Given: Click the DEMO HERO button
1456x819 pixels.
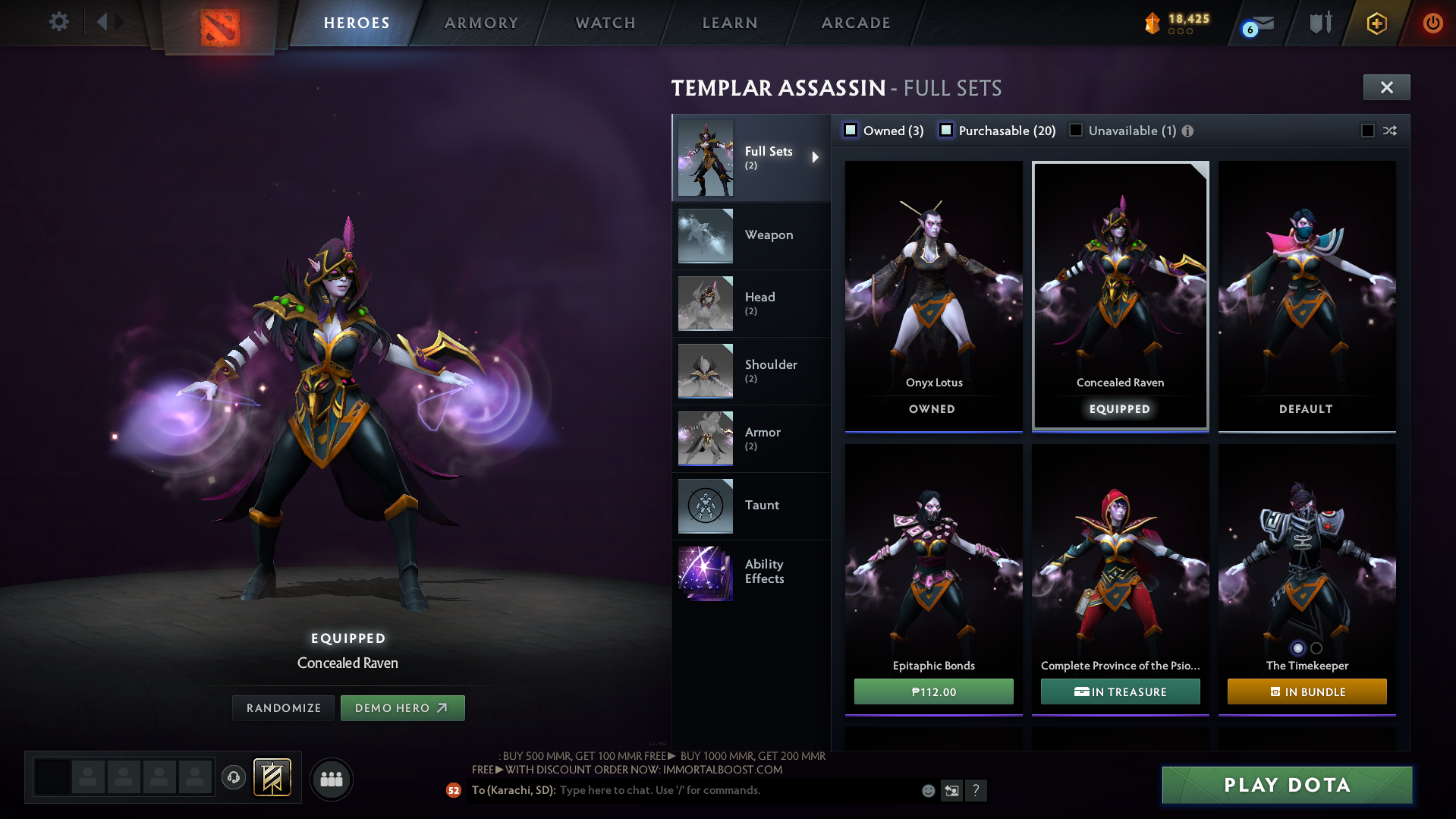Looking at the screenshot, I should point(402,707).
